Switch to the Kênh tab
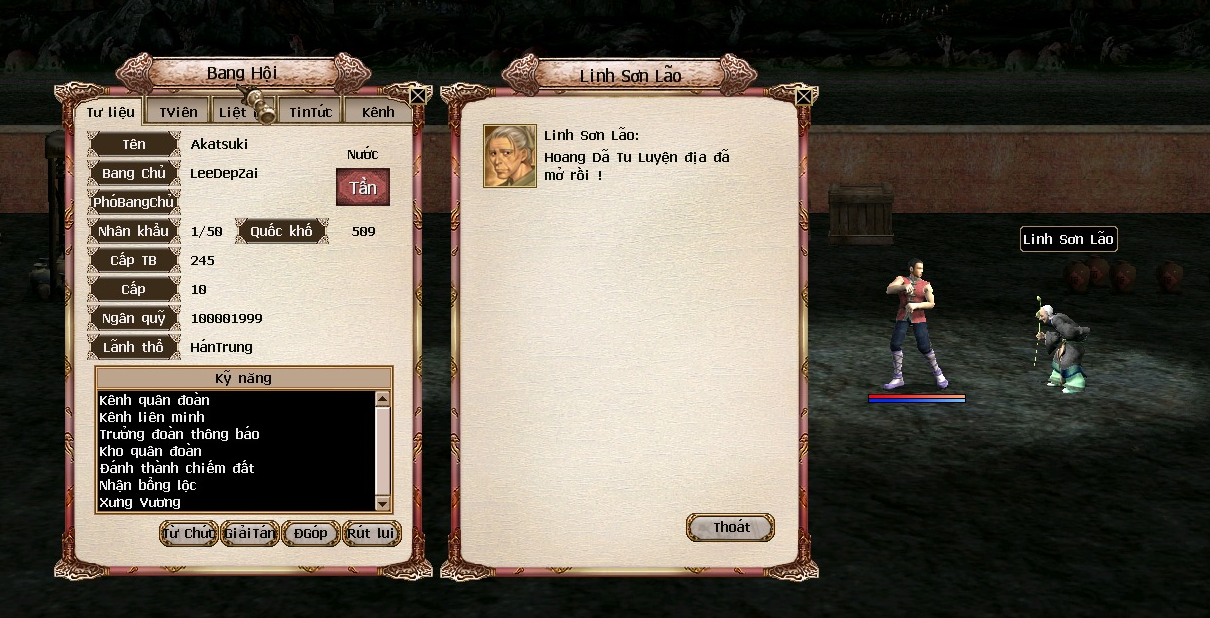 (x=378, y=111)
